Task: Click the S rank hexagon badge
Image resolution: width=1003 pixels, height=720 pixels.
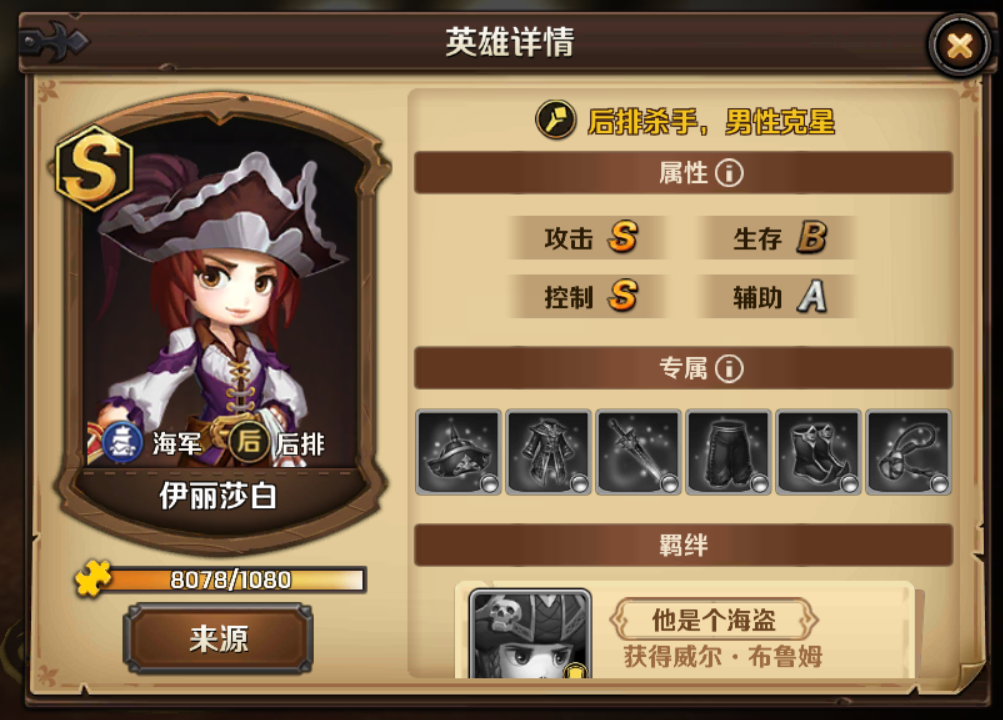Action: coord(94,167)
